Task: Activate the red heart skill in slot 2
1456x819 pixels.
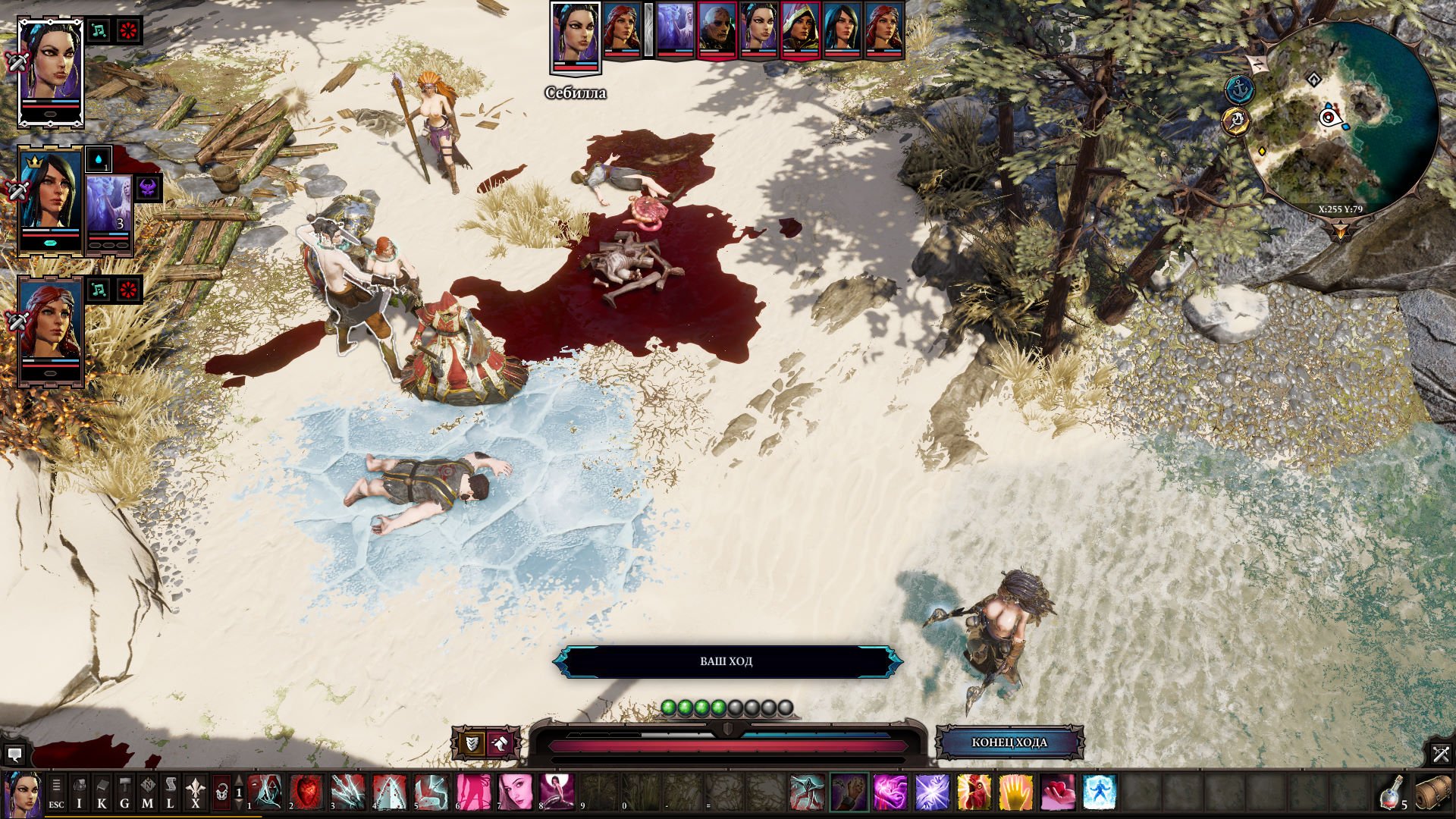Action: point(306,792)
